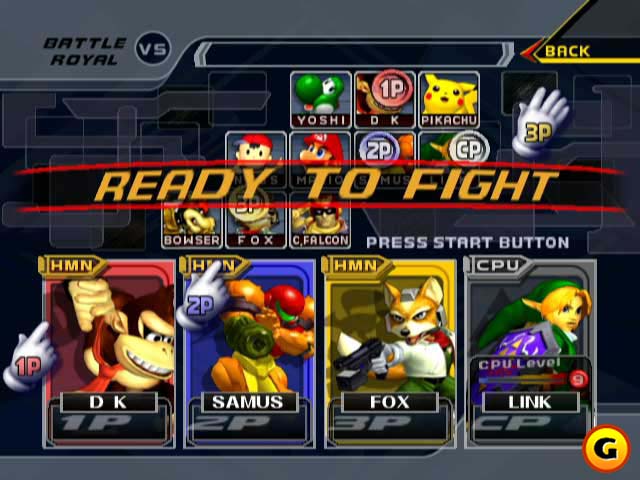Click the LINK name plate
Screen dimensions: 640x480
(529, 402)
